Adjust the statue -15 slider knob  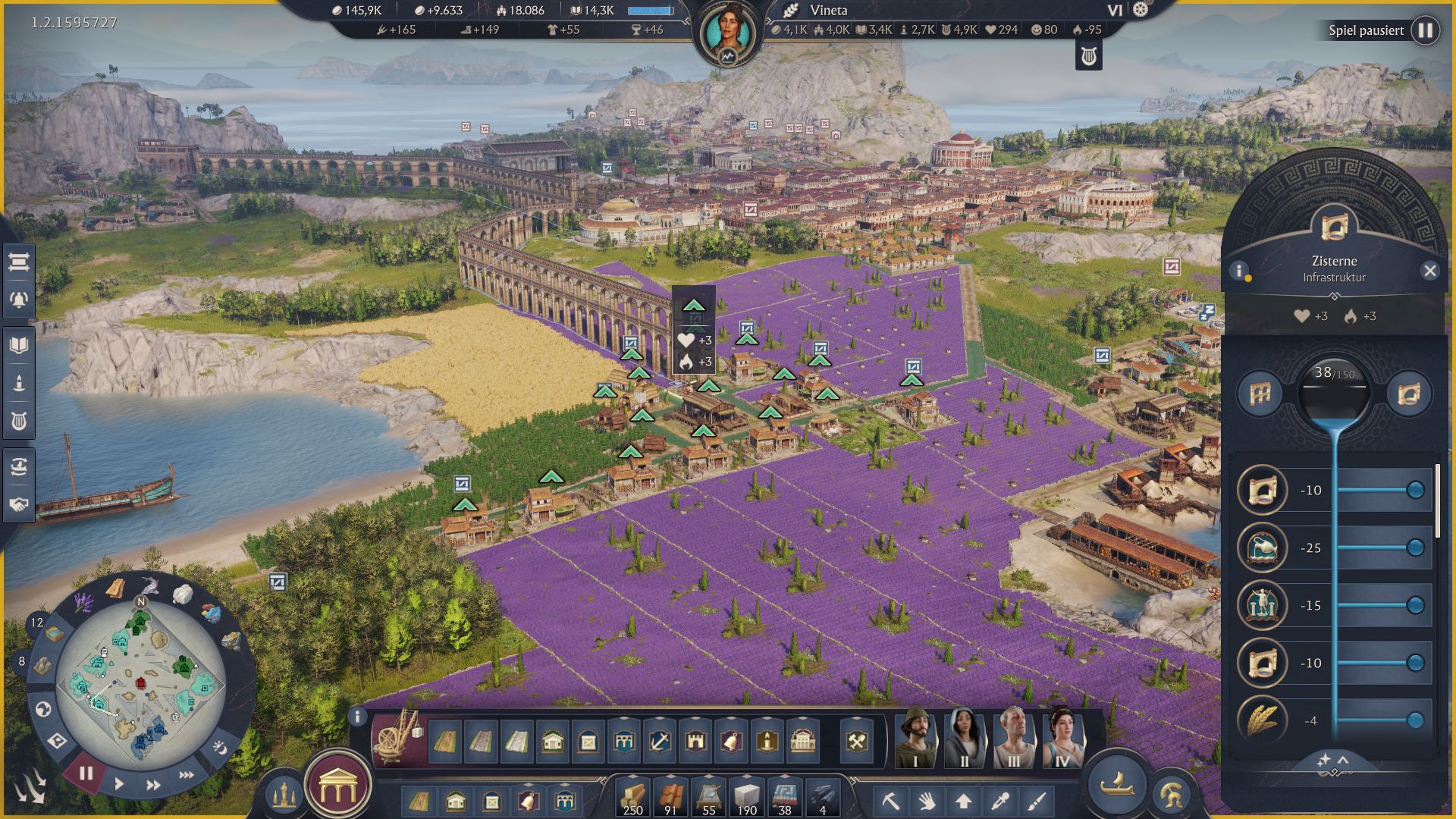[1415, 605]
